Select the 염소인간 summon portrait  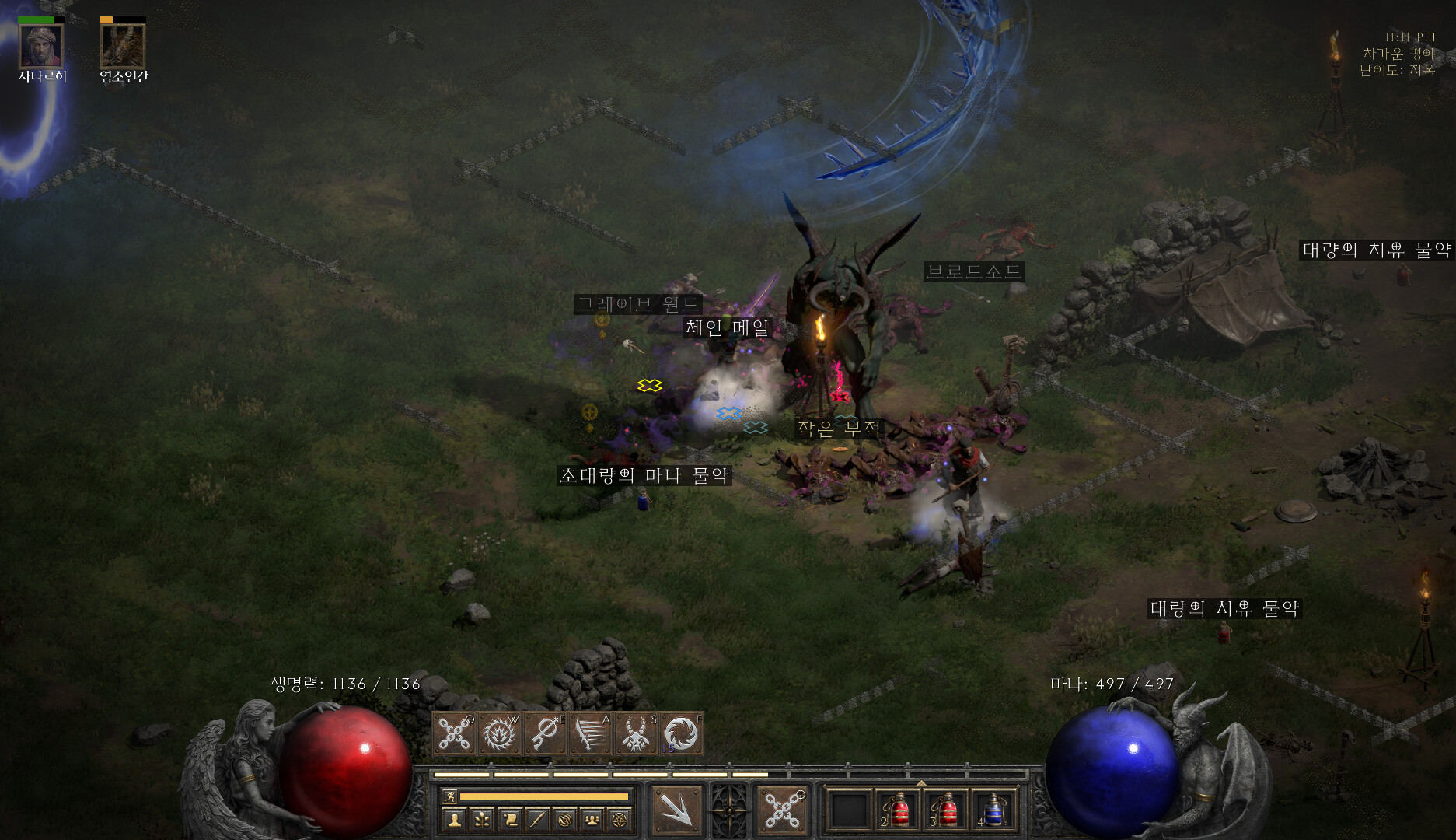coord(123,47)
